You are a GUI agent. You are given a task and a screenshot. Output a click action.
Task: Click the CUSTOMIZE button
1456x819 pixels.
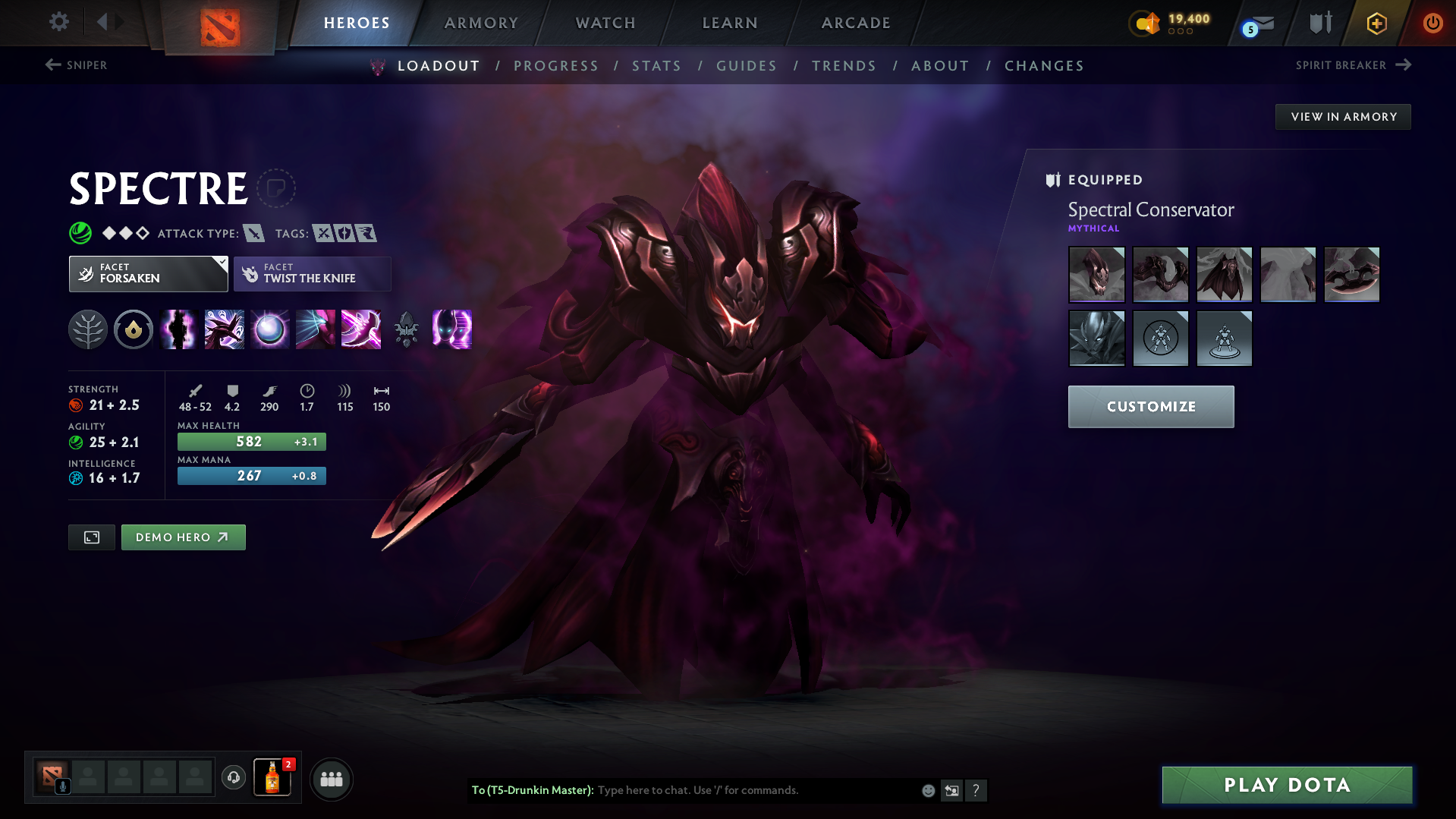[1150, 406]
